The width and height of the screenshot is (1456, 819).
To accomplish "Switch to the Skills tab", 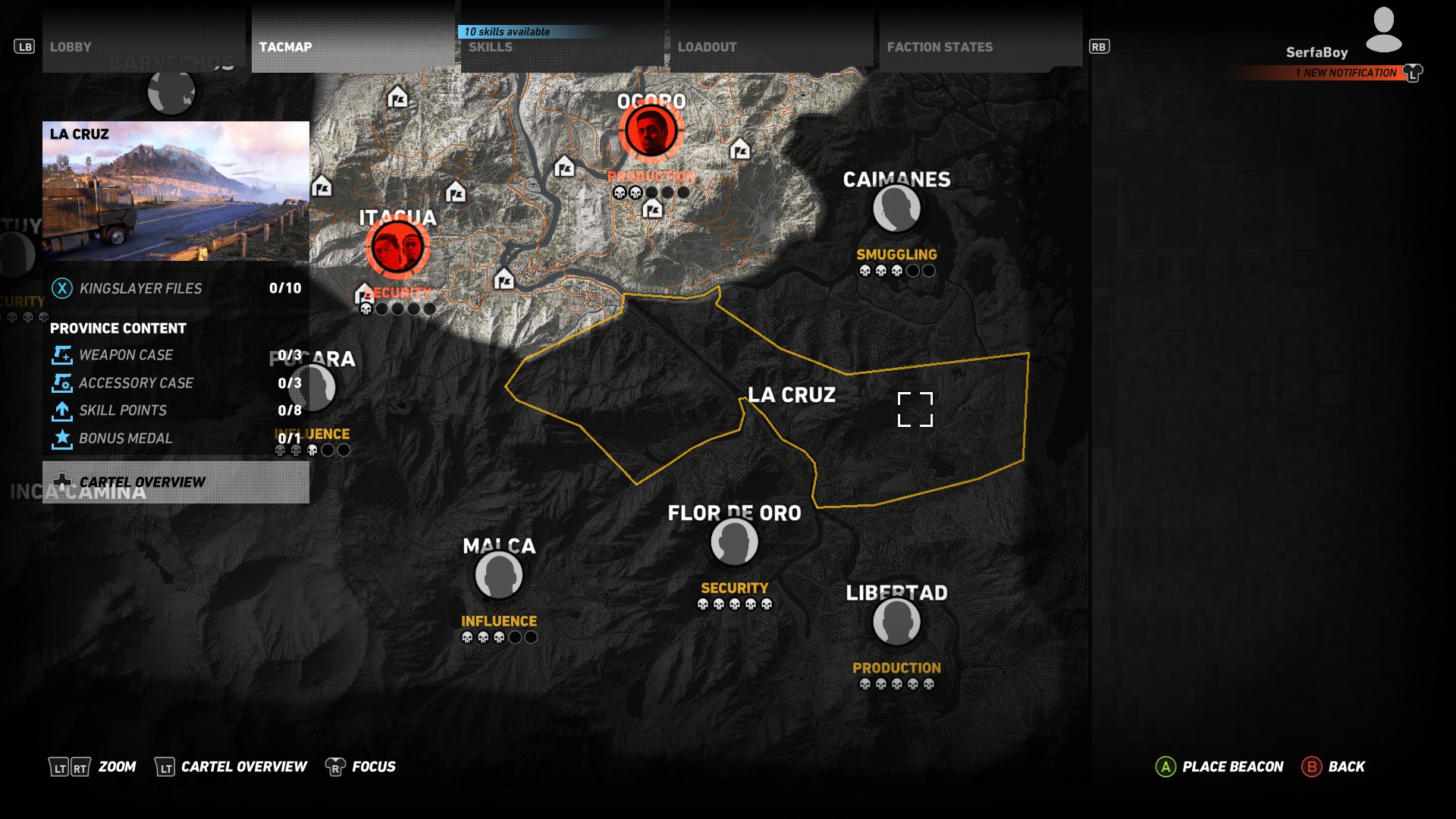I will pyautogui.click(x=490, y=46).
